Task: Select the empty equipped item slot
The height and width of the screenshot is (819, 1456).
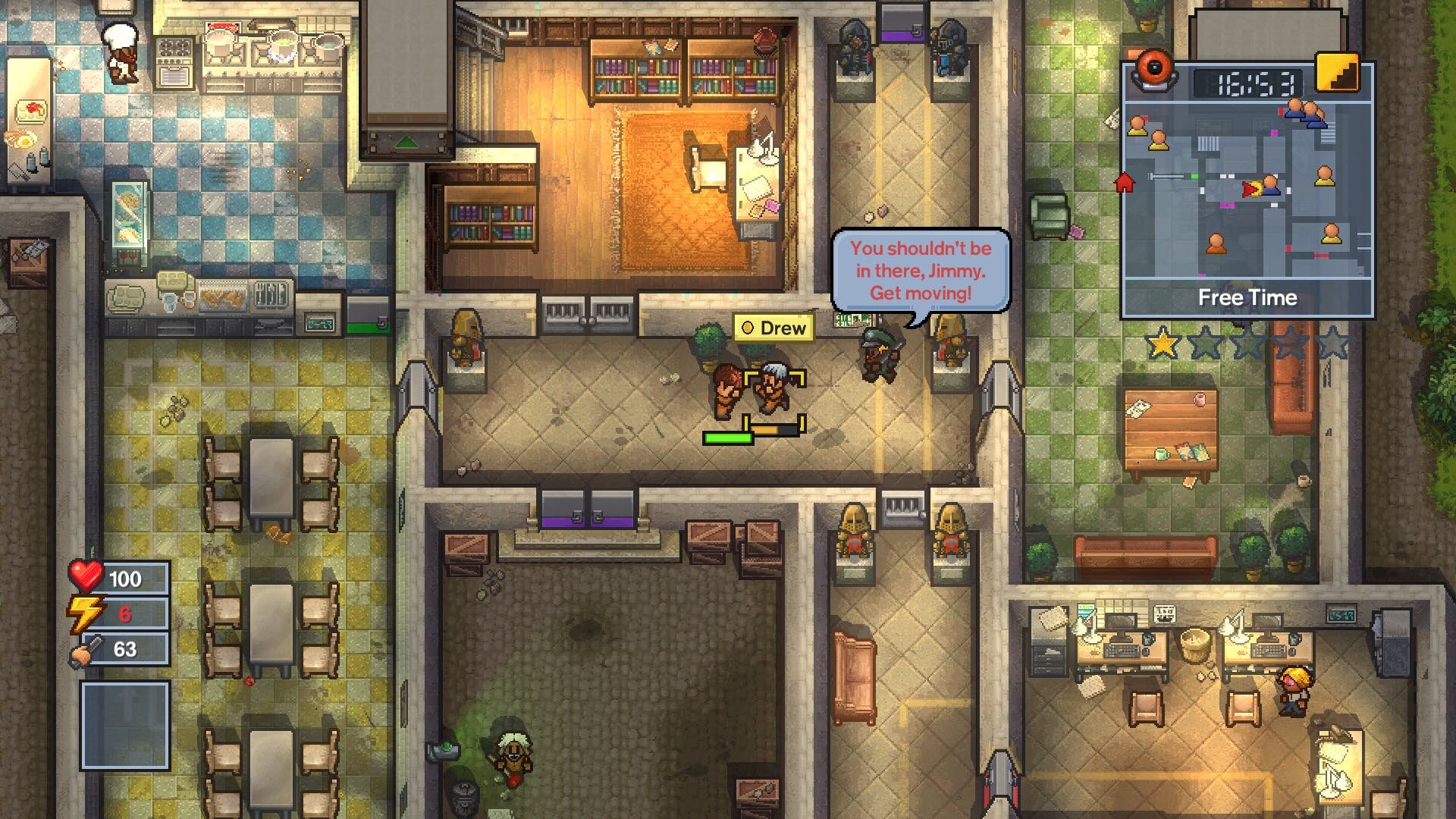Action: point(125,725)
